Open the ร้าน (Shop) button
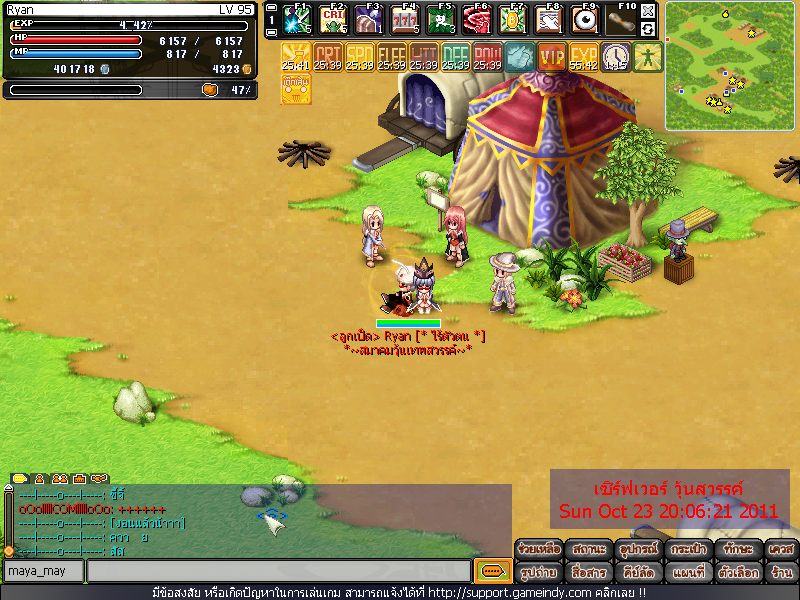Viewport: 800px width, 600px height. [781, 573]
